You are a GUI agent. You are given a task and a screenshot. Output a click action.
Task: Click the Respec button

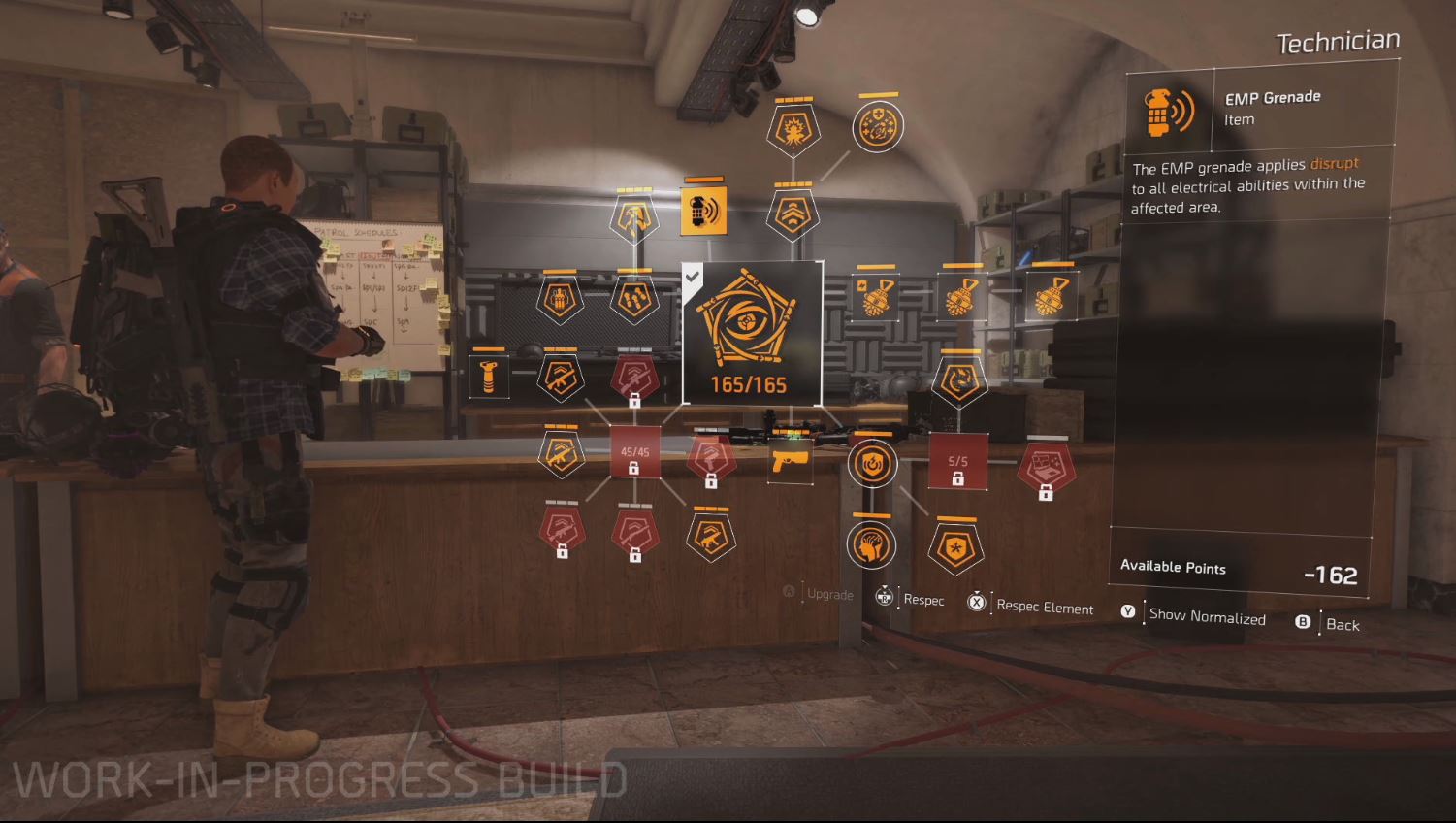tap(922, 600)
